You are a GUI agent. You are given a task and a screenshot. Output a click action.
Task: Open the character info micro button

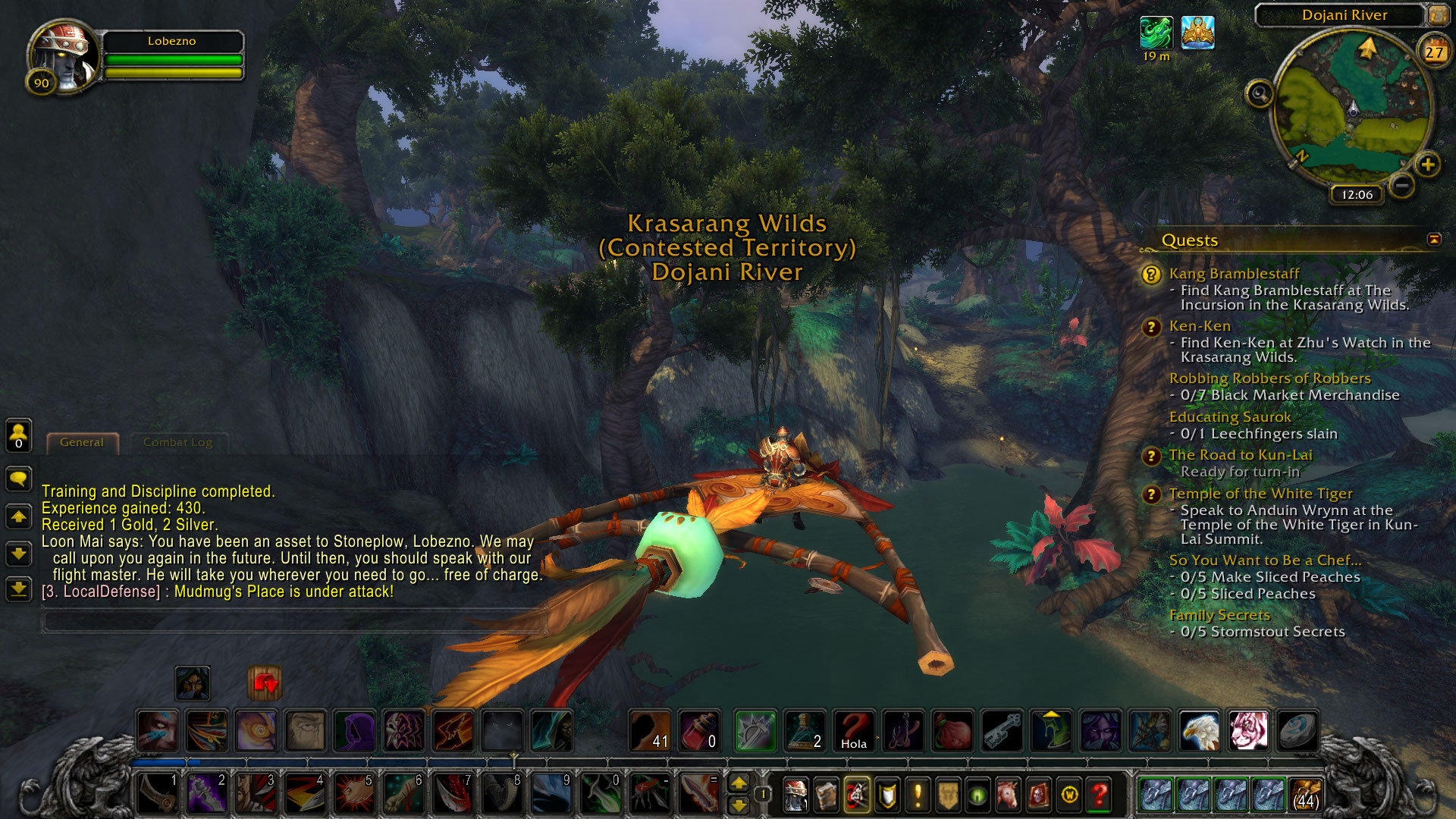(x=795, y=795)
